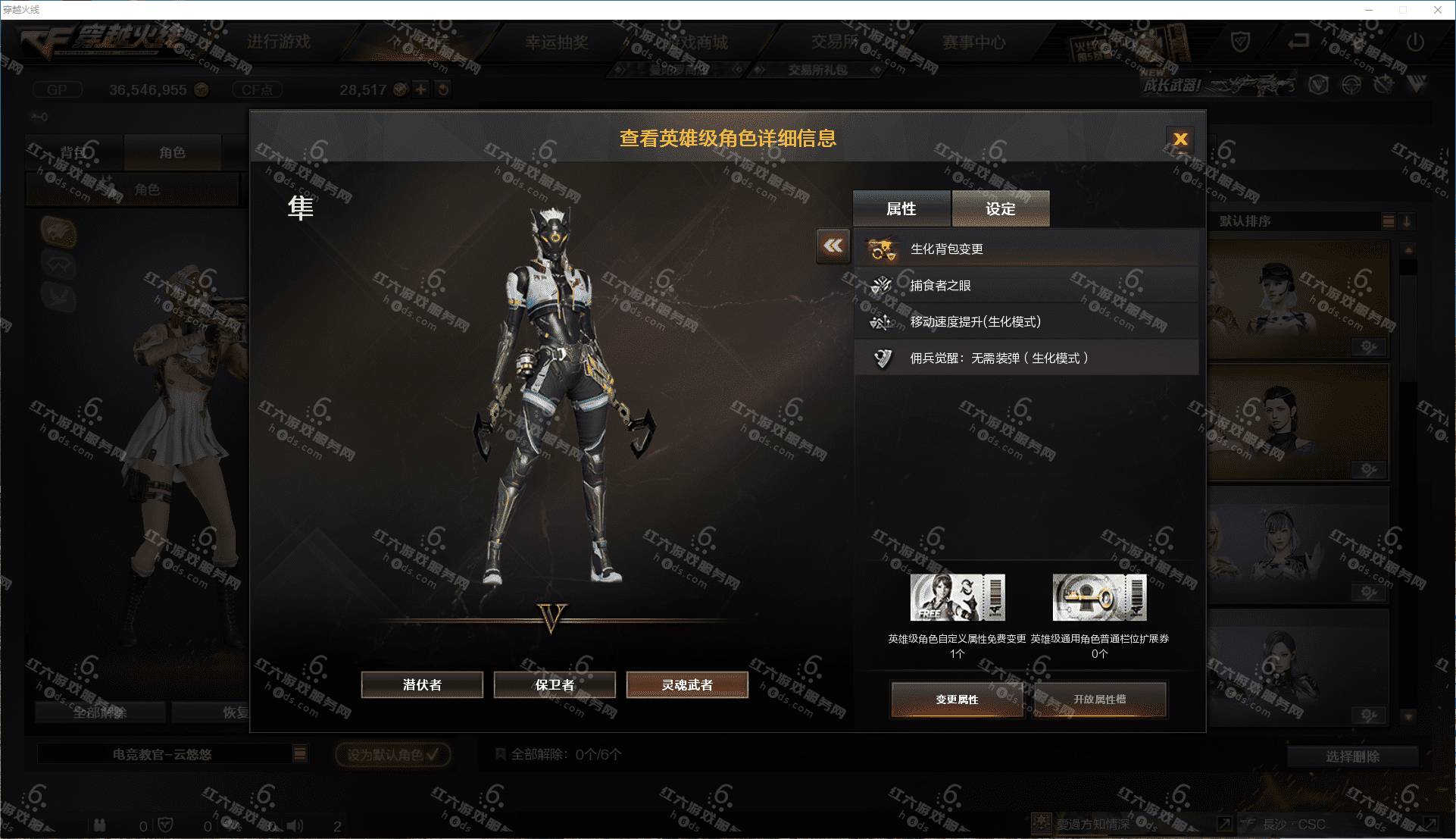
Task: Close the hero character details dialog
Action: pyautogui.click(x=1179, y=139)
